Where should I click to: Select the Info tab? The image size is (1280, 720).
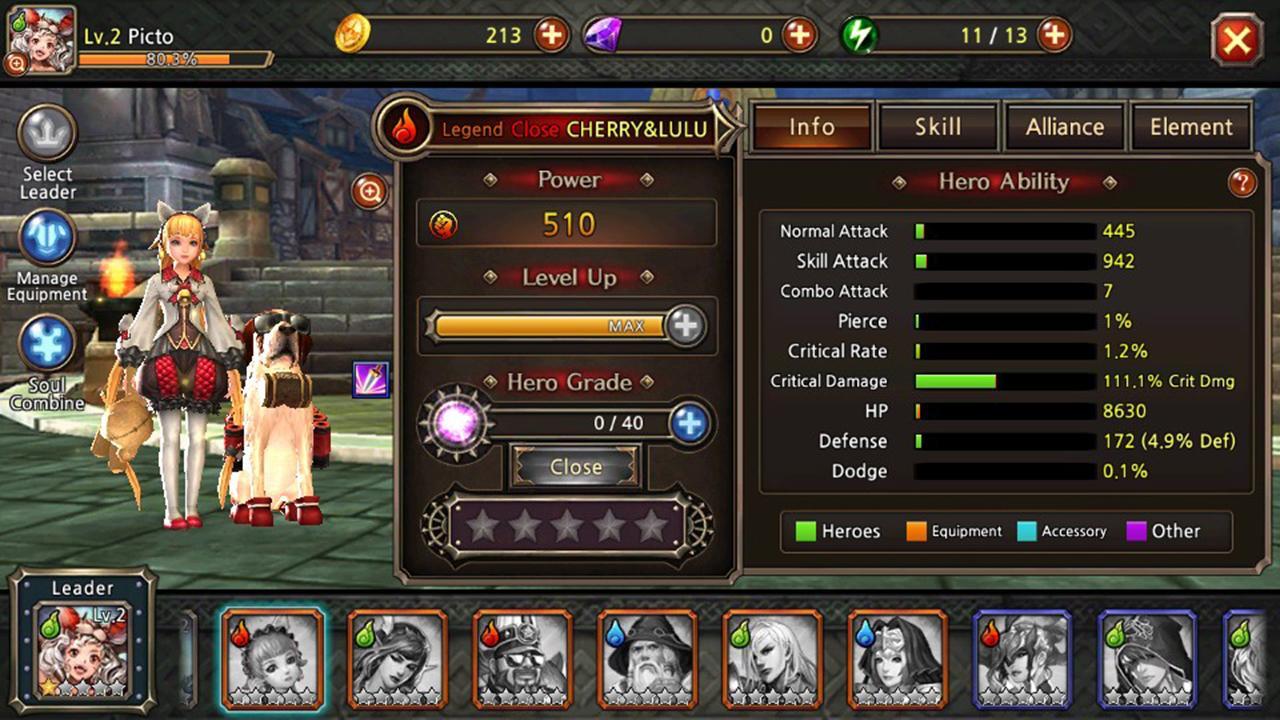click(810, 127)
